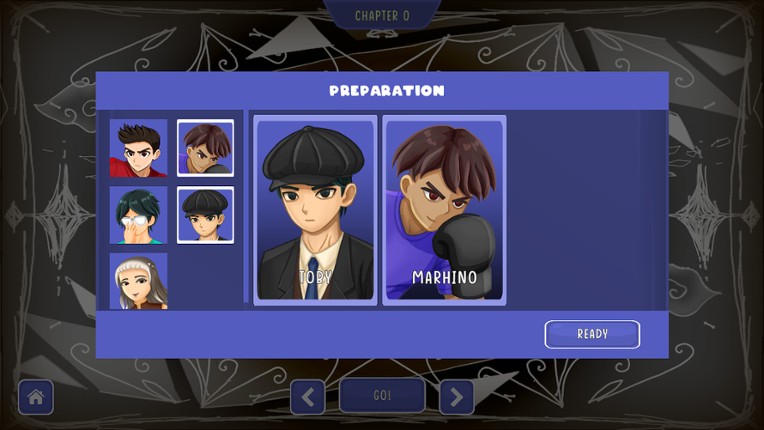Confirm the team with the Ready button
The height and width of the screenshot is (430, 764).
pyautogui.click(x=592, y=334)
